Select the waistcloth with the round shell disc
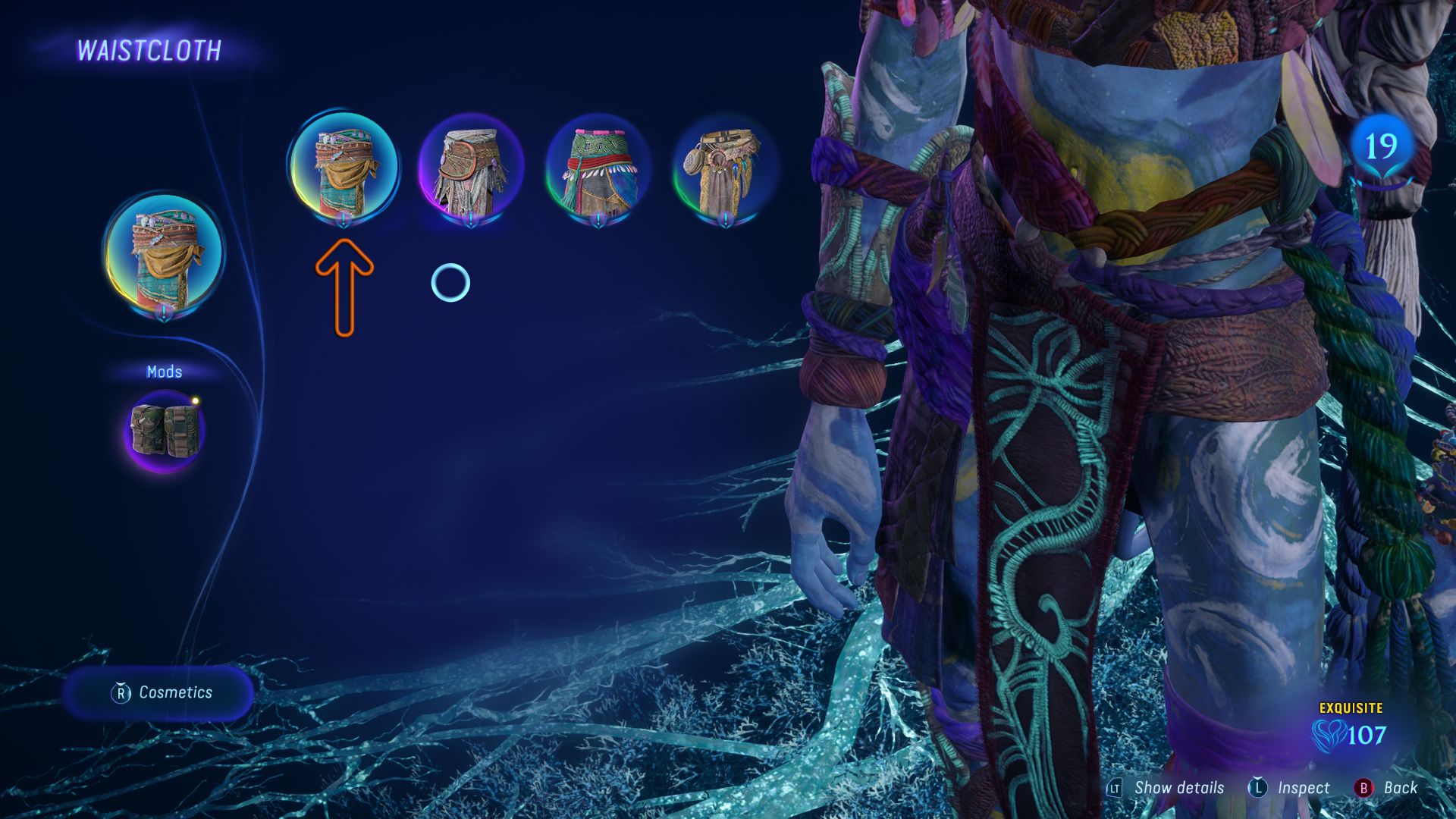Image resolution: width=1456 pixels, height=819 pixels. [x=472, y=168]
